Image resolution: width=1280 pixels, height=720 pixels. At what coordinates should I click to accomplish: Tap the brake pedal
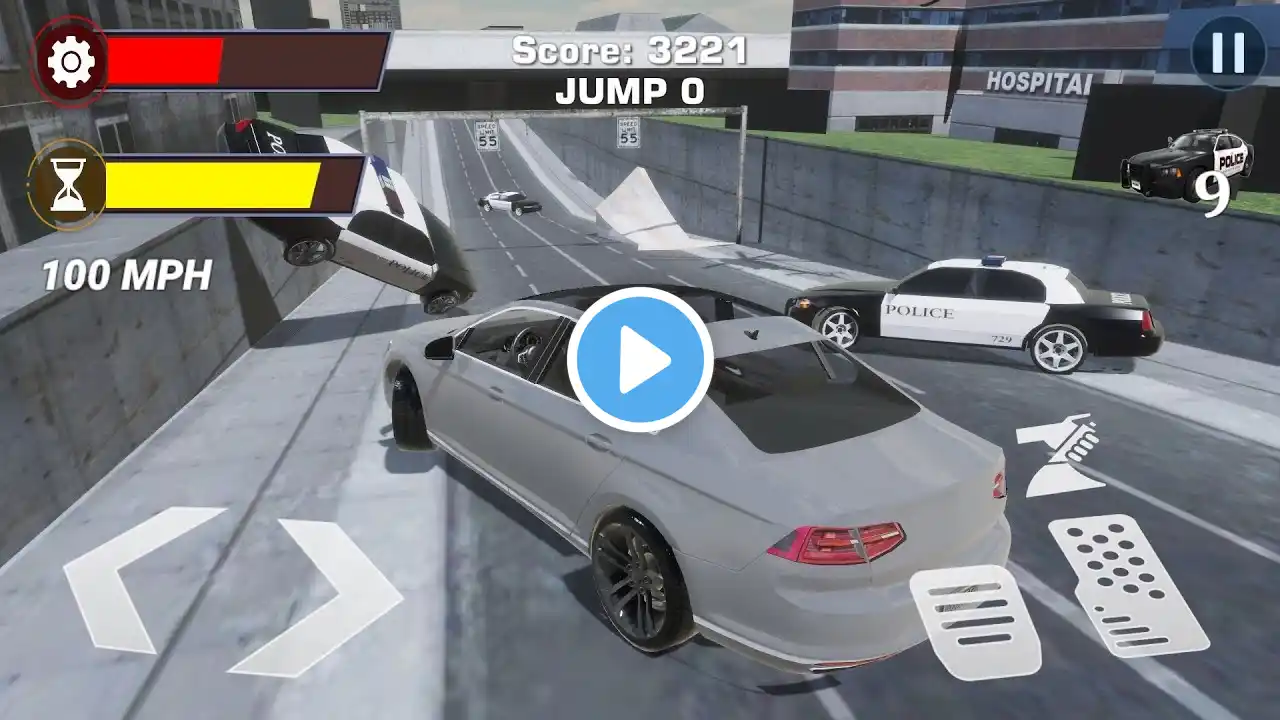(x=974, y=622)
